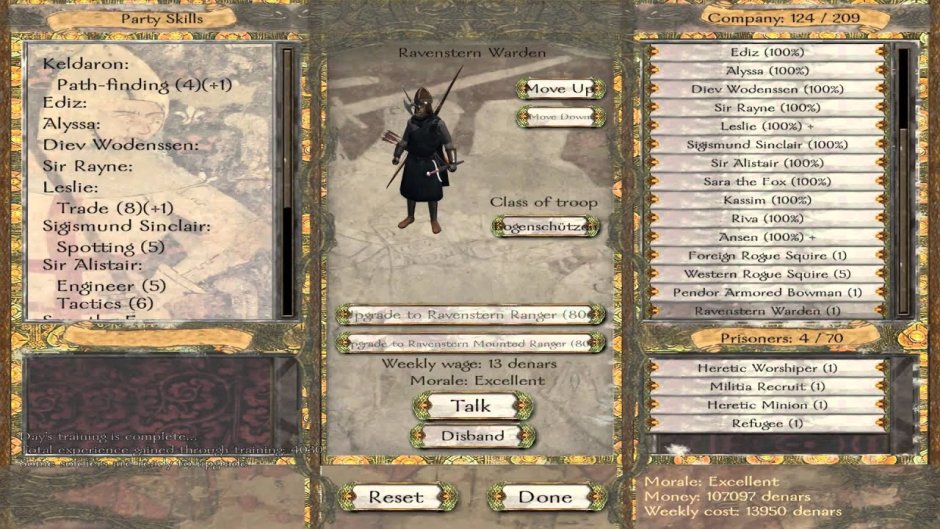This screenshot has height=529, width=940.
Task: Select the Heretic Worshiper prisoner
Action: pyautogui.click(x=768, y=368)
